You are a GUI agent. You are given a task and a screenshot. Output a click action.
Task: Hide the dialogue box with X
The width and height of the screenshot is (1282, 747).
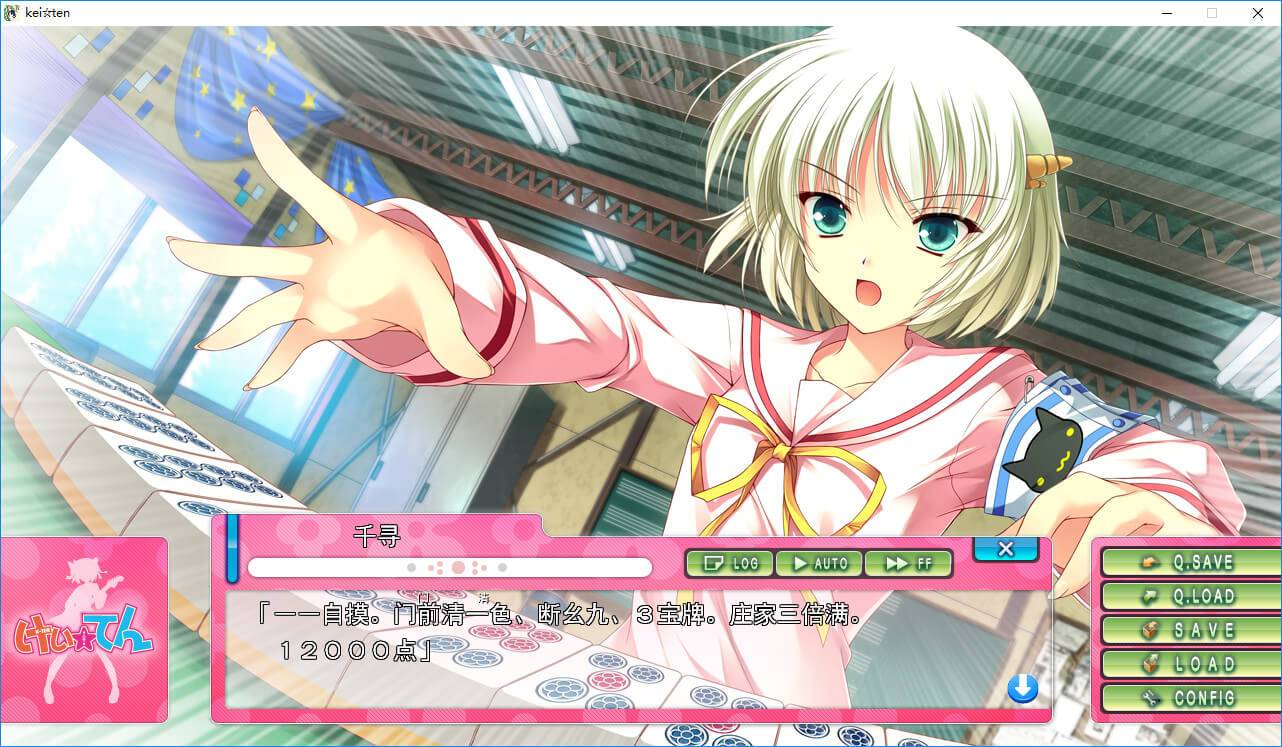[x=1006, y=548]
